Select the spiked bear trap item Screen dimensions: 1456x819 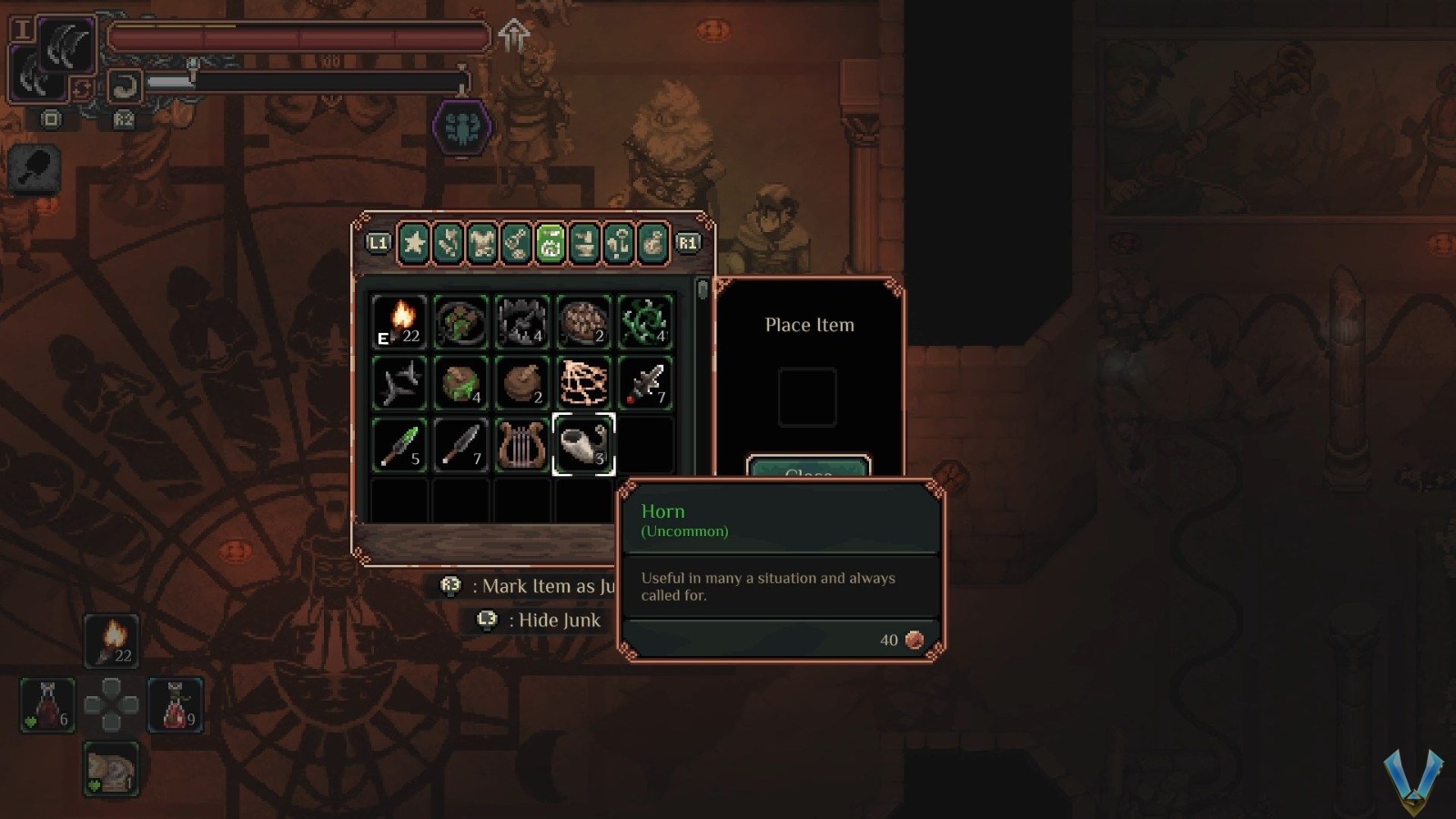pos(521,321)
